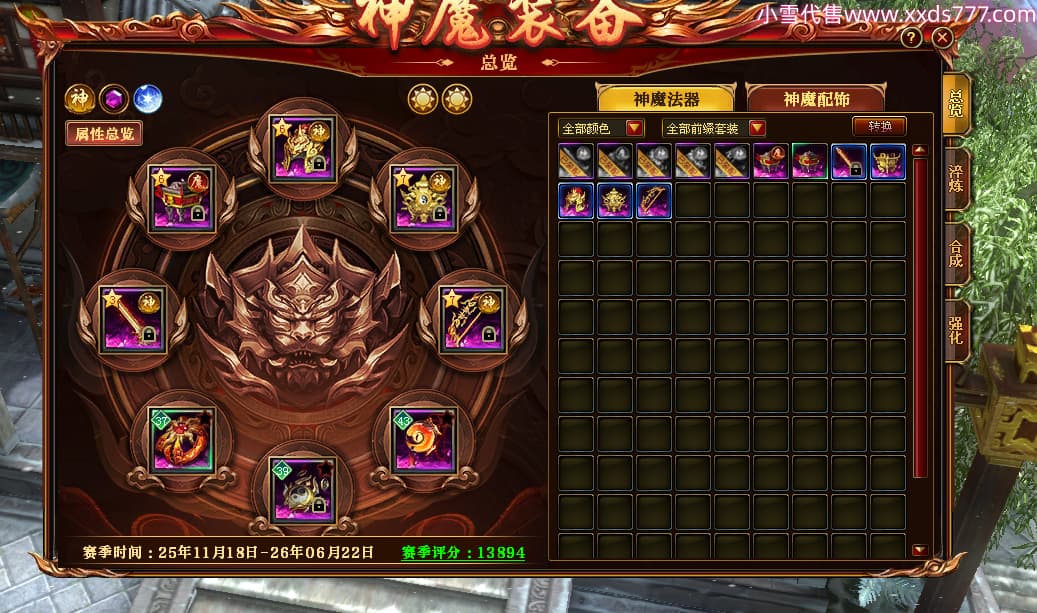
Task: Click the 转换 convert button
Action: (x=879, y=126)
